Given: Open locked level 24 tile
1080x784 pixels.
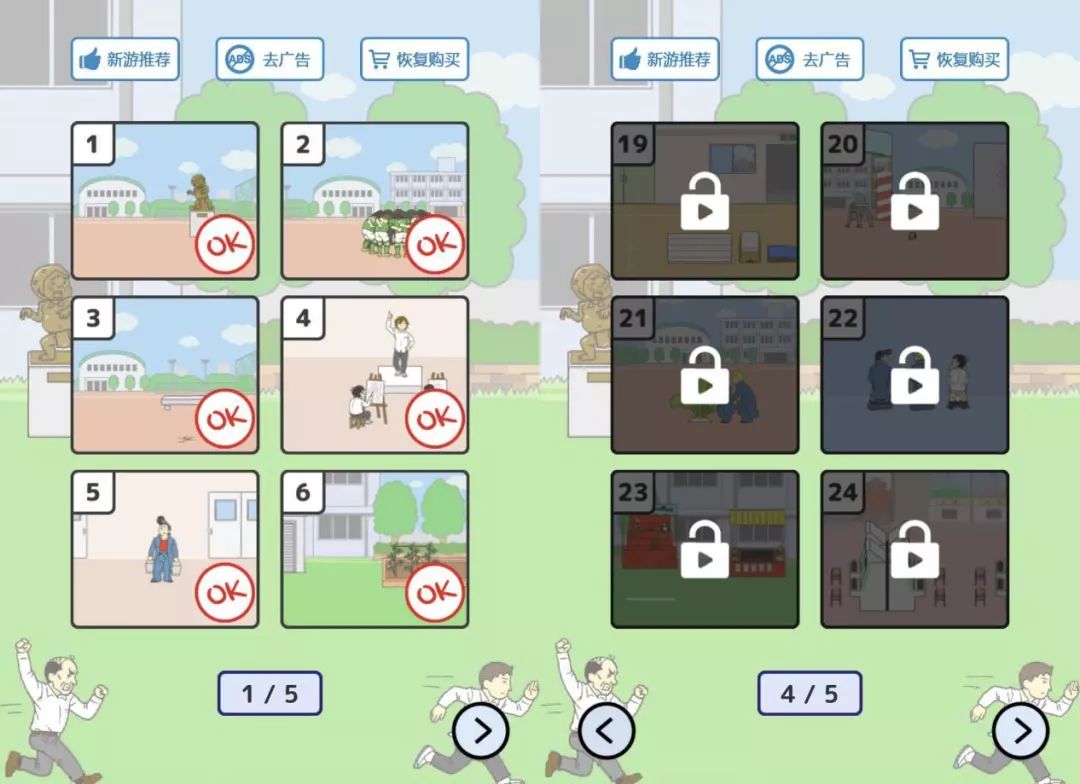Looking at the screenshot, I should pyautogui.click(x=915, y=549).
